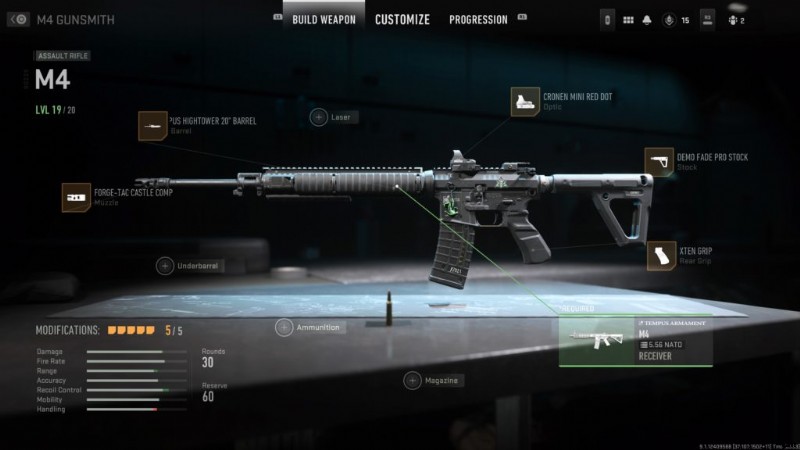Select the M4 receiver card

635,343
